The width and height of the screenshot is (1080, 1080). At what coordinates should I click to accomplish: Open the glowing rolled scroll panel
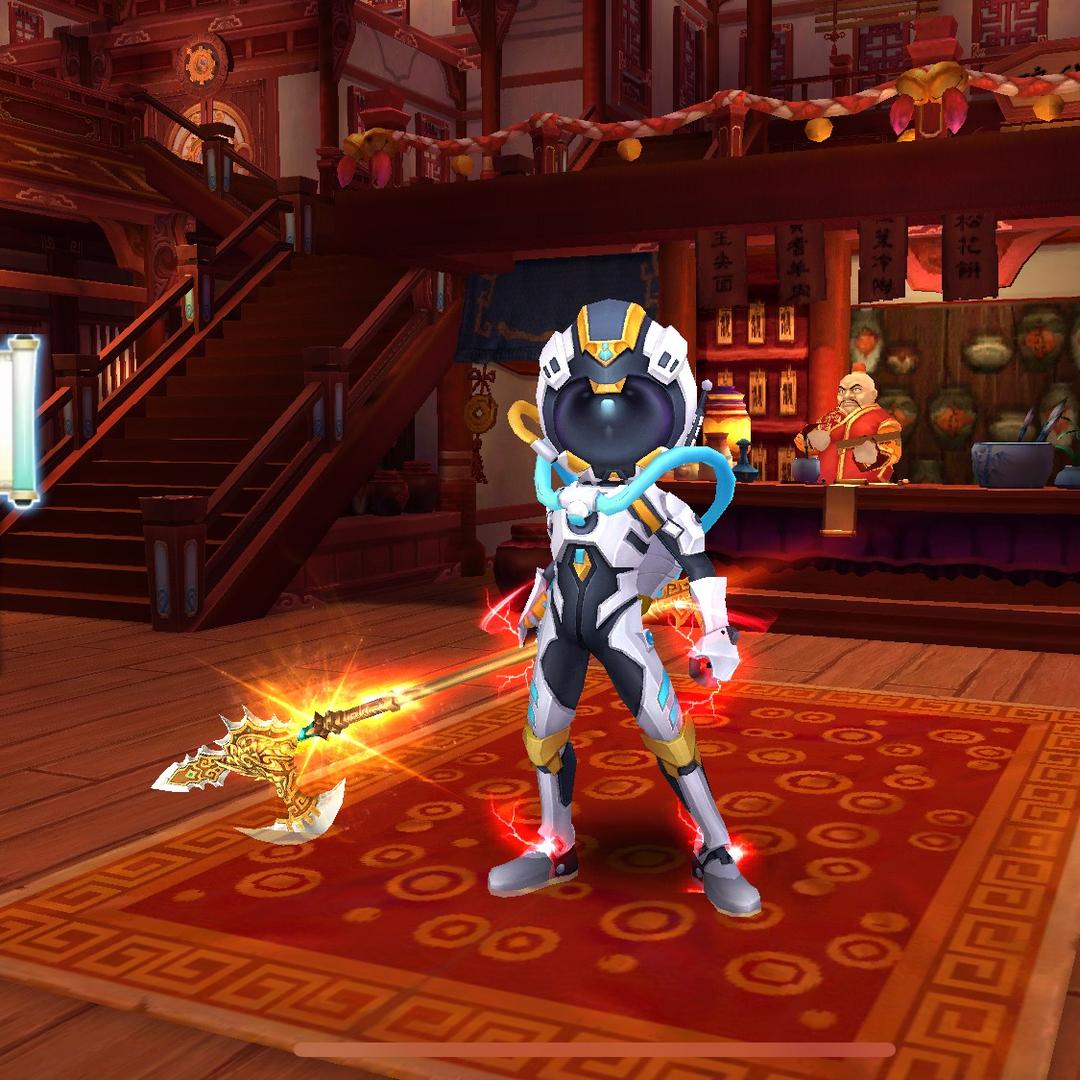[x=22, y=420]
